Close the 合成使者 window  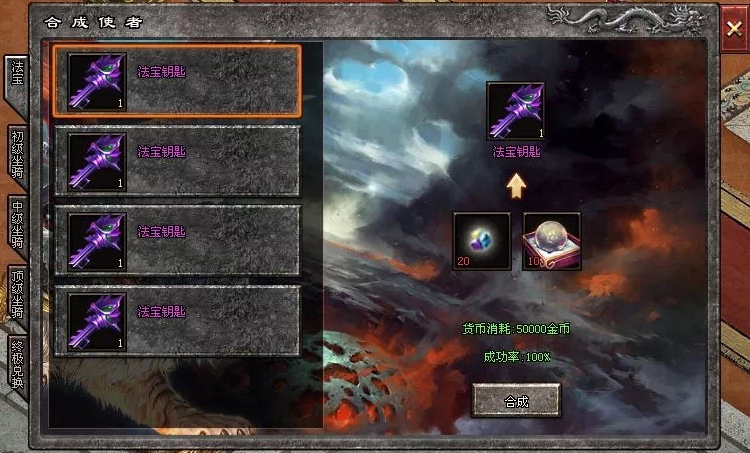click(734, 30)
